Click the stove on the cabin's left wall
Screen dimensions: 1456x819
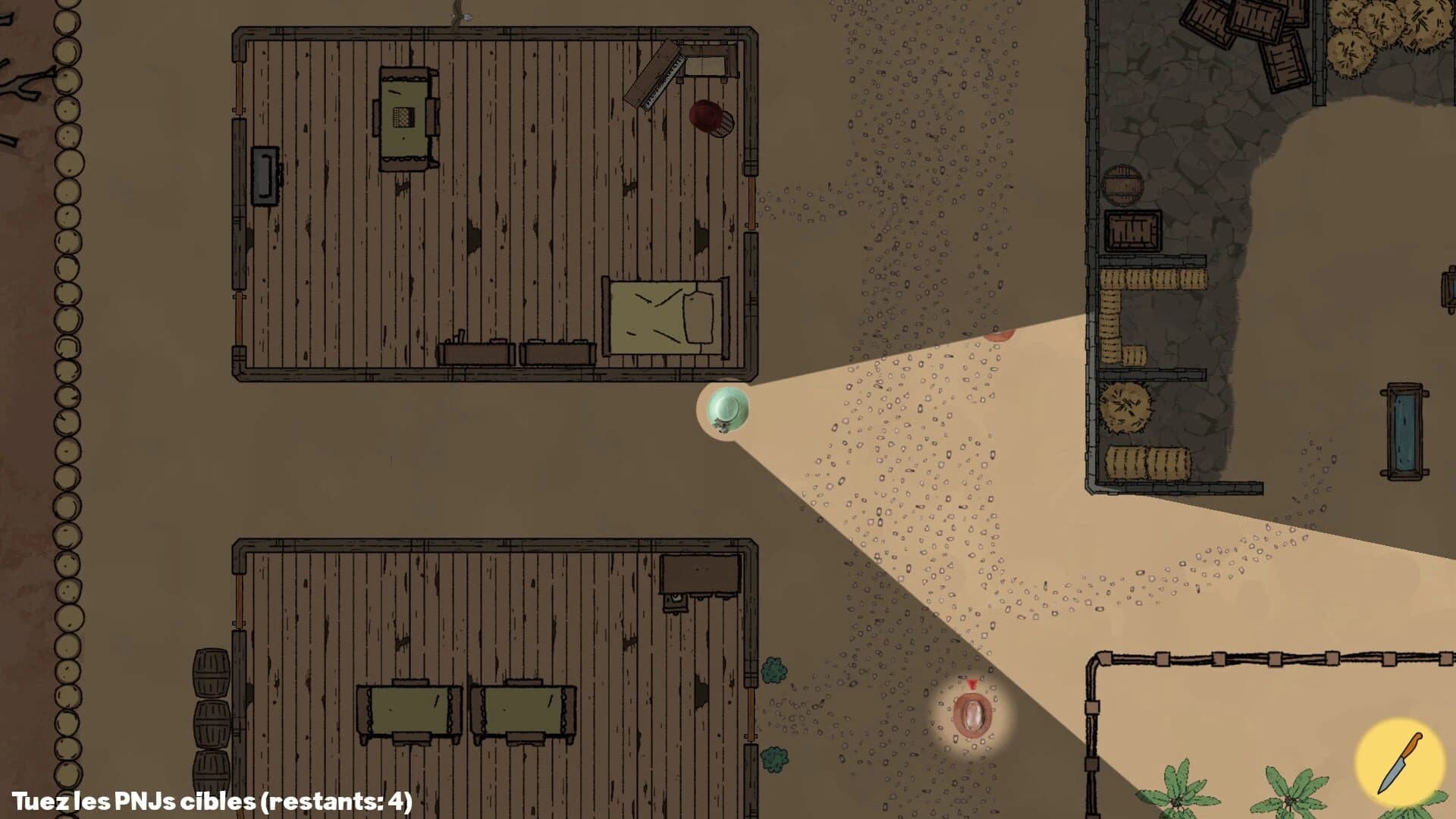coord(263,177)
